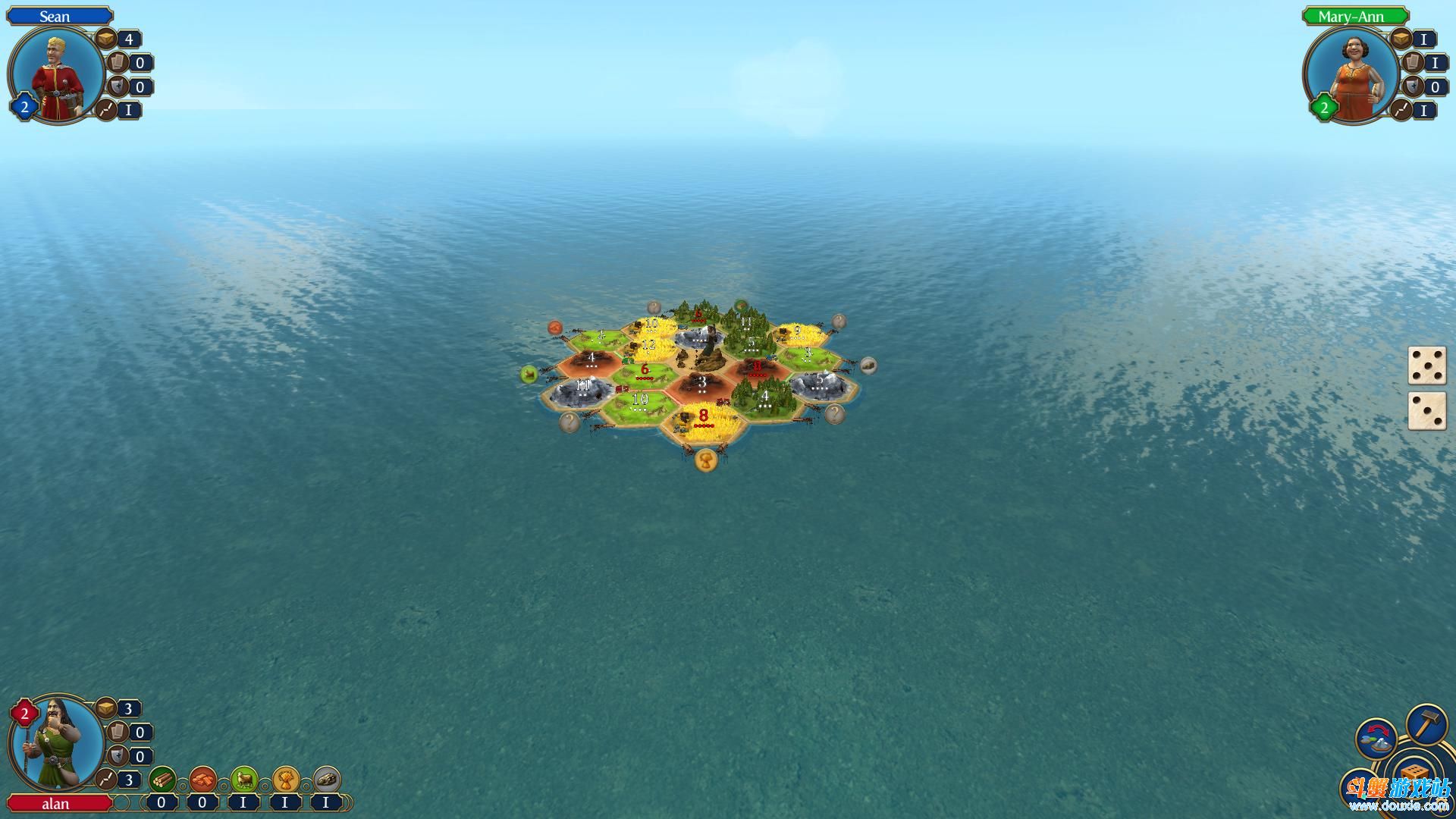Select the brick resource icon

click(203, 779)
